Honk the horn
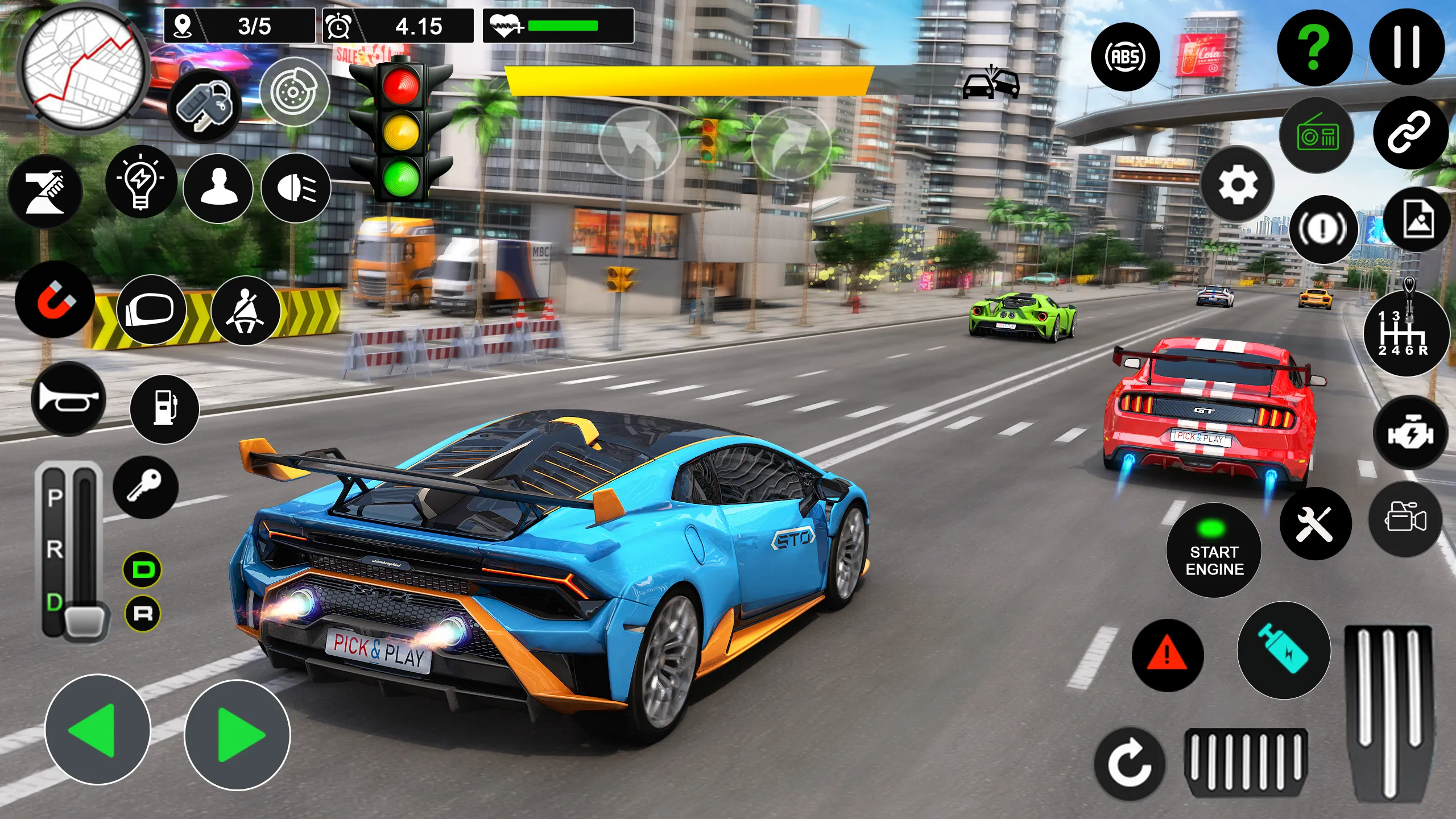1456x819 pixels. [68, 399]
